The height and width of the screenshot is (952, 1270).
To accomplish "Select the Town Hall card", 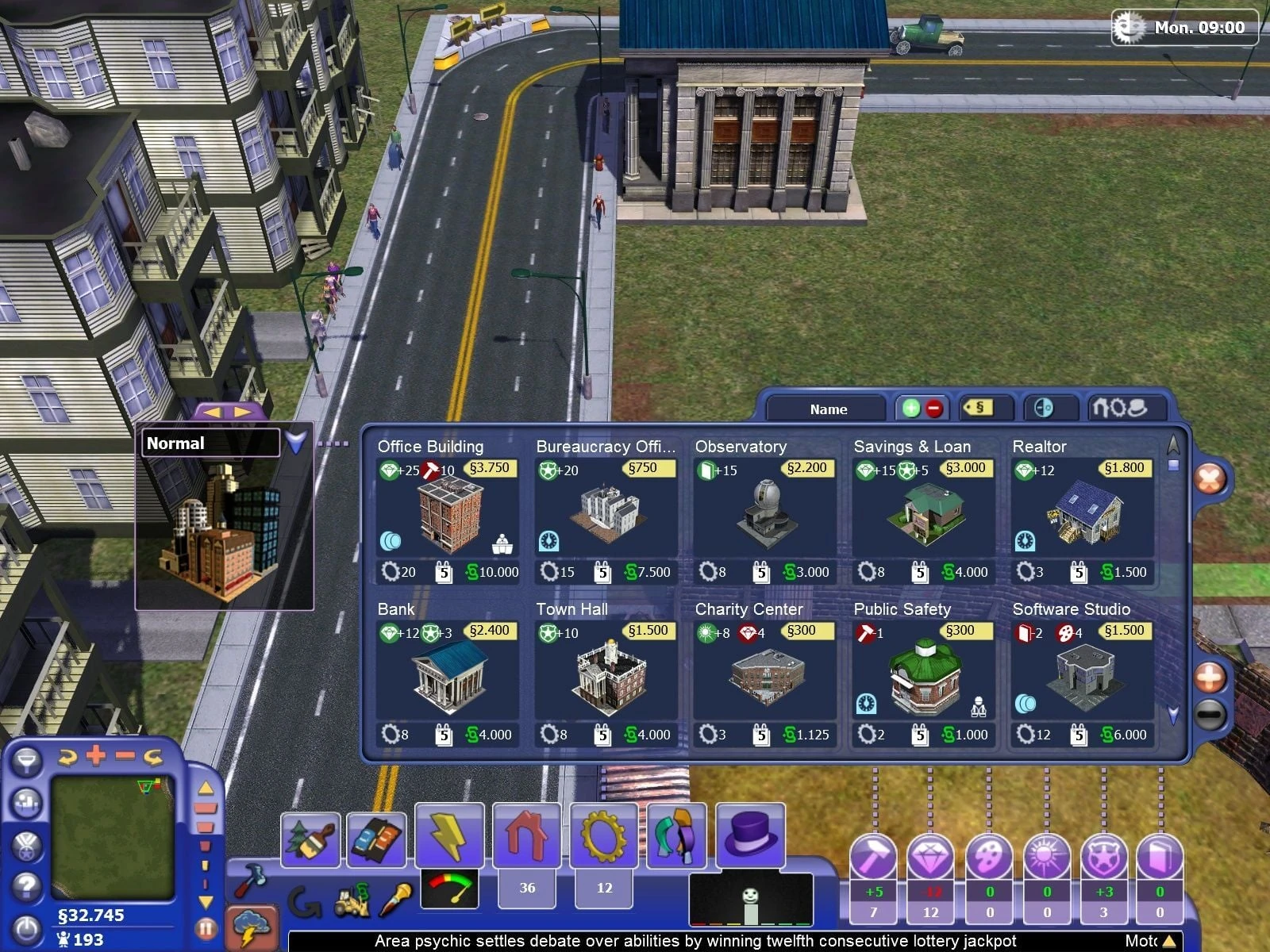I will [606, 675].
